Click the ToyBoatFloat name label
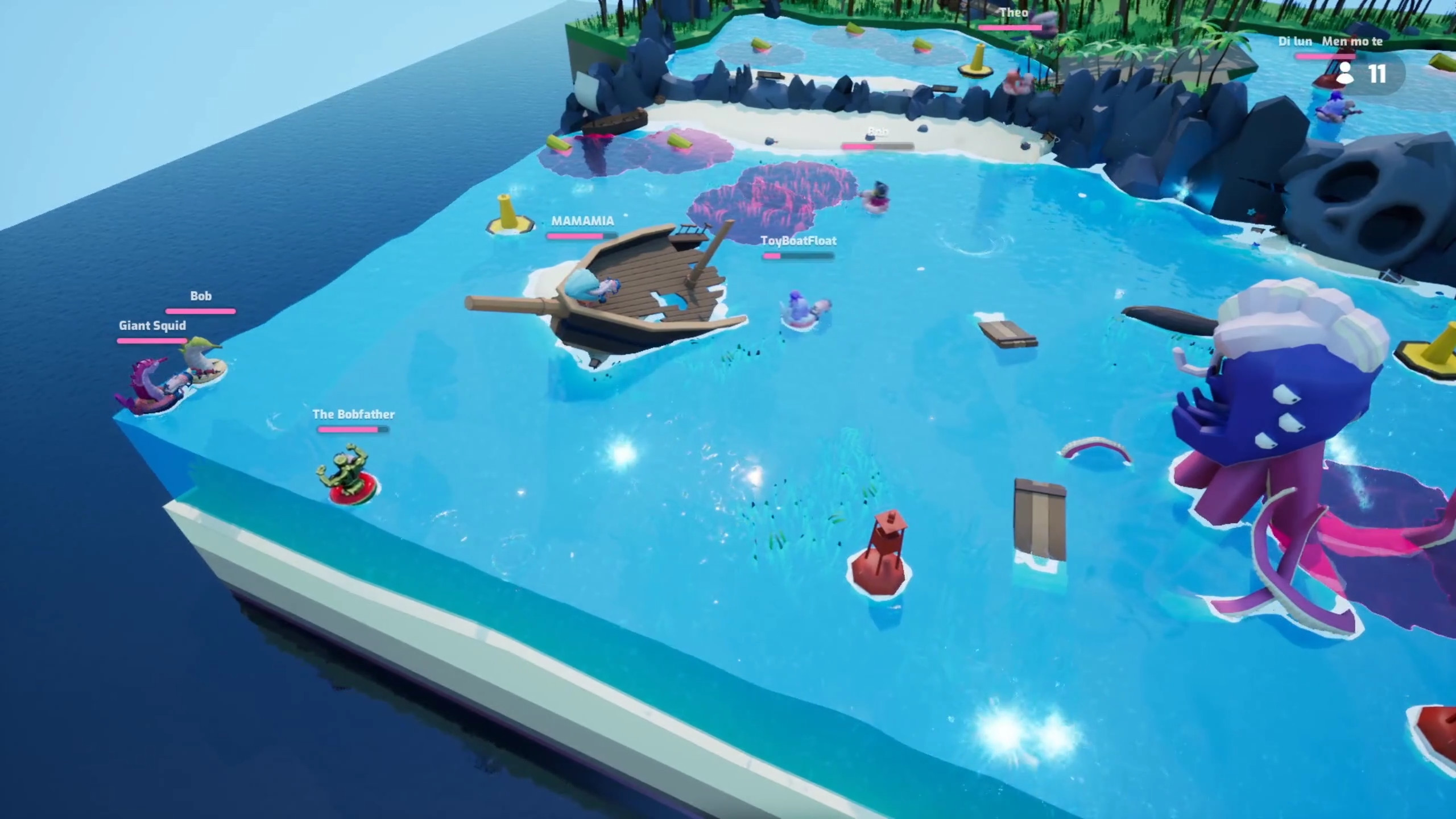 coord(798,241)
